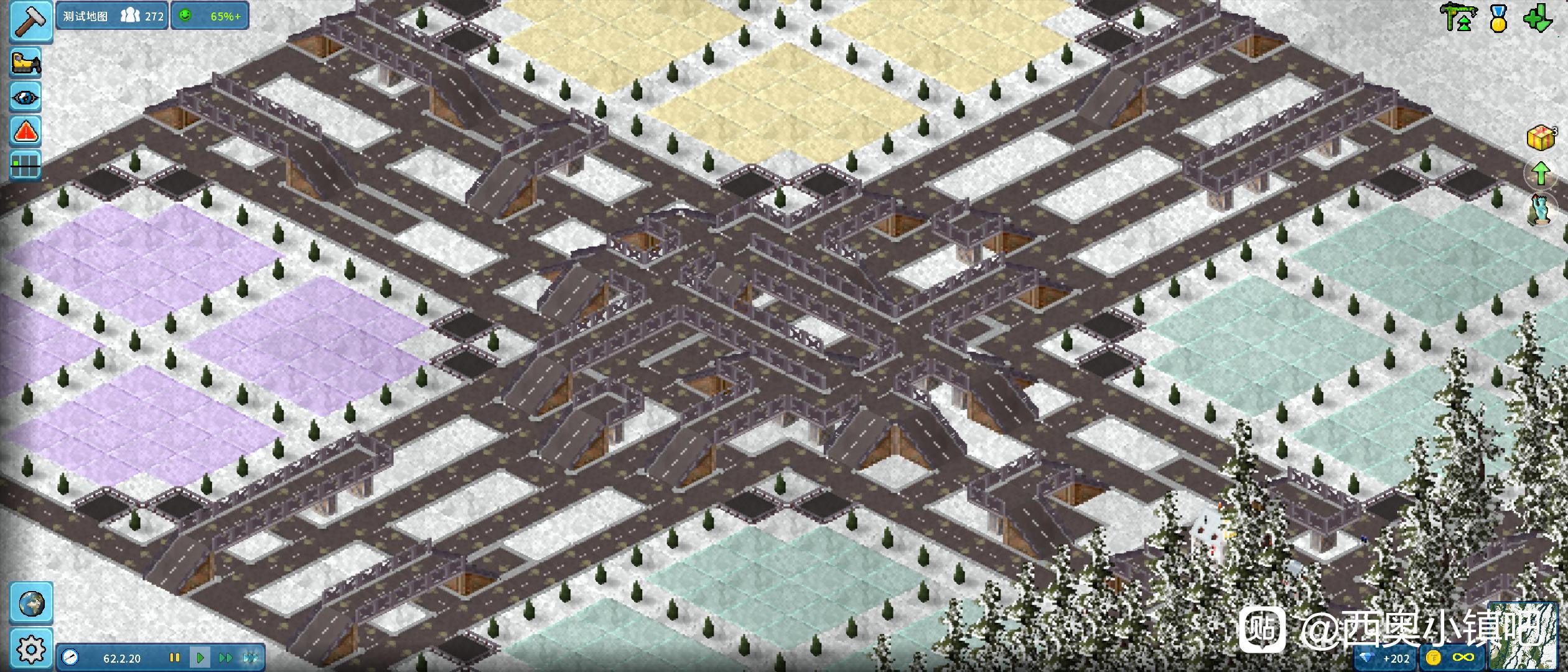The image size is (1568, 672).
Task: Select the yellow bulldozer demolish tool
Action: (26, 63)
